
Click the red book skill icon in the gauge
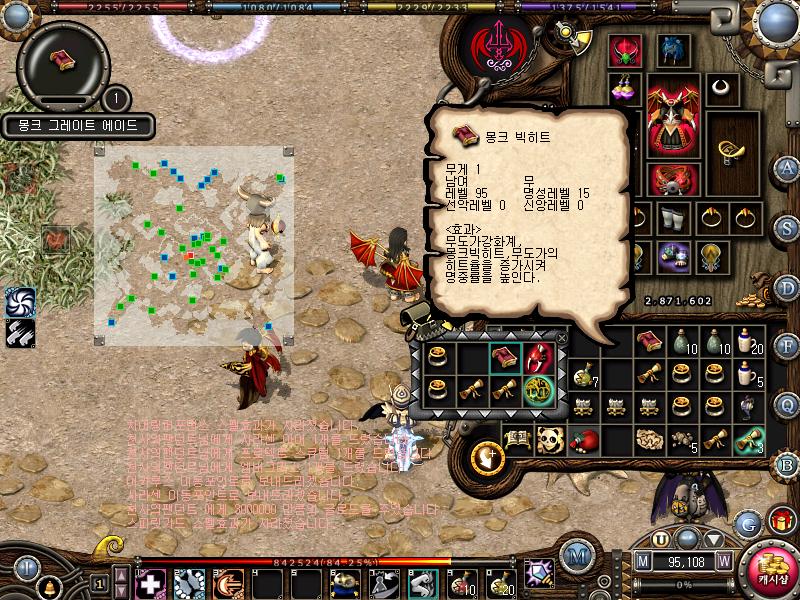64,57
